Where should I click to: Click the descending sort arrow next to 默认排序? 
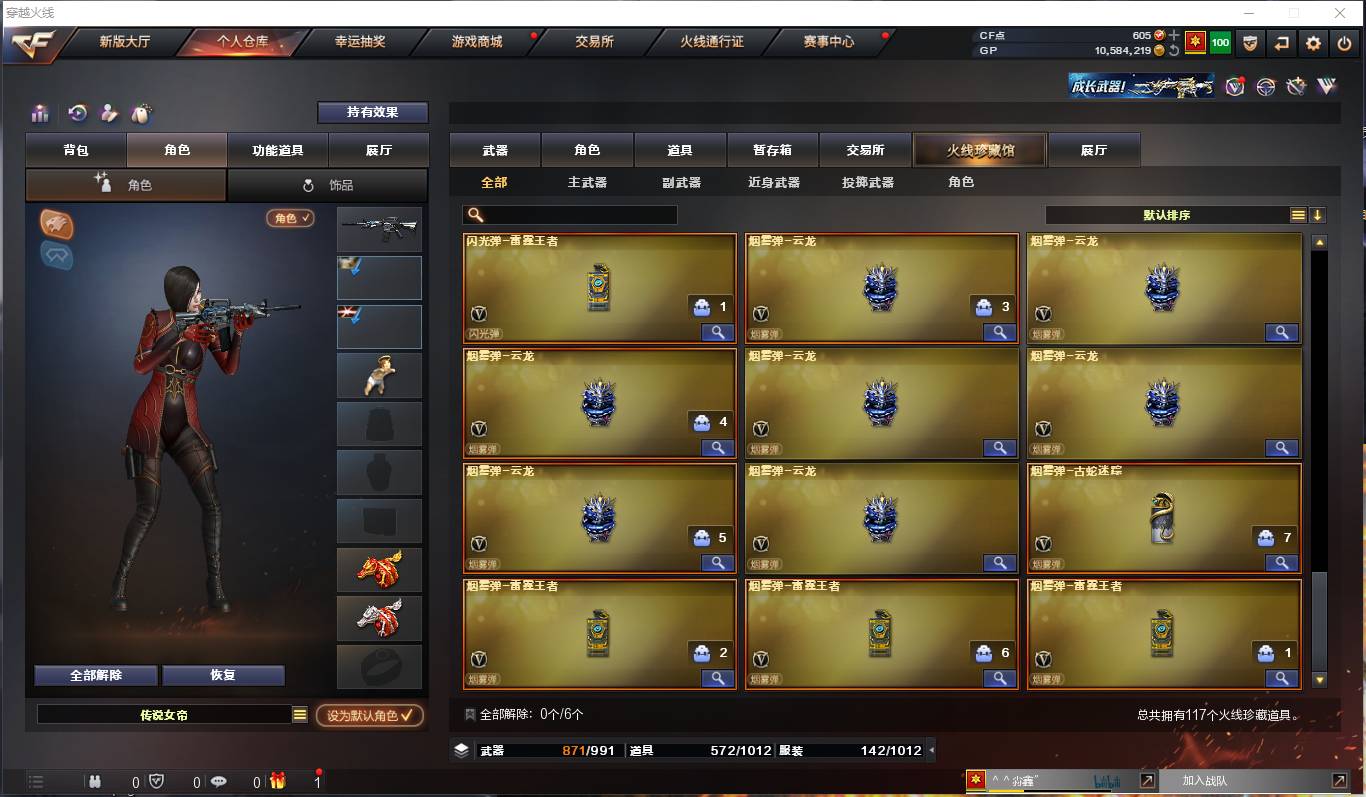pos(1320,214)
